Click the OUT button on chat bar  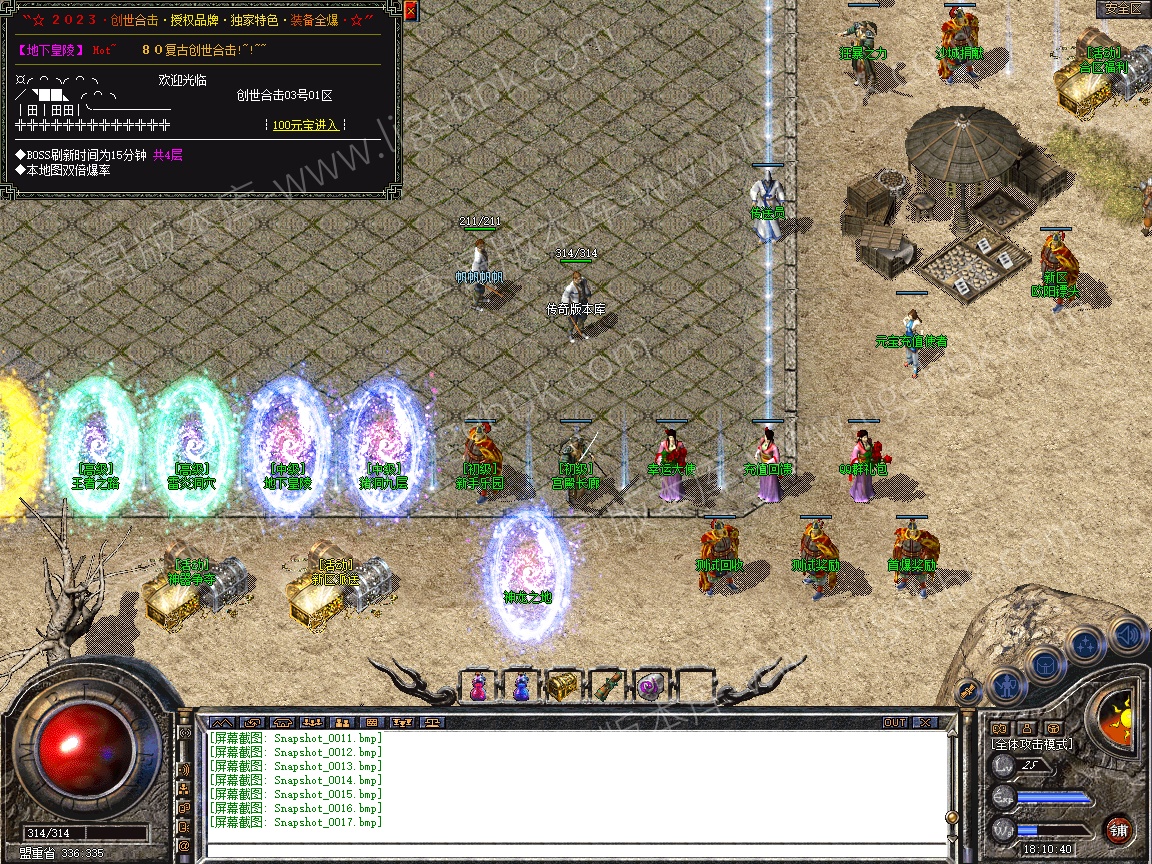pyautogui.click(x=895, y=722)
